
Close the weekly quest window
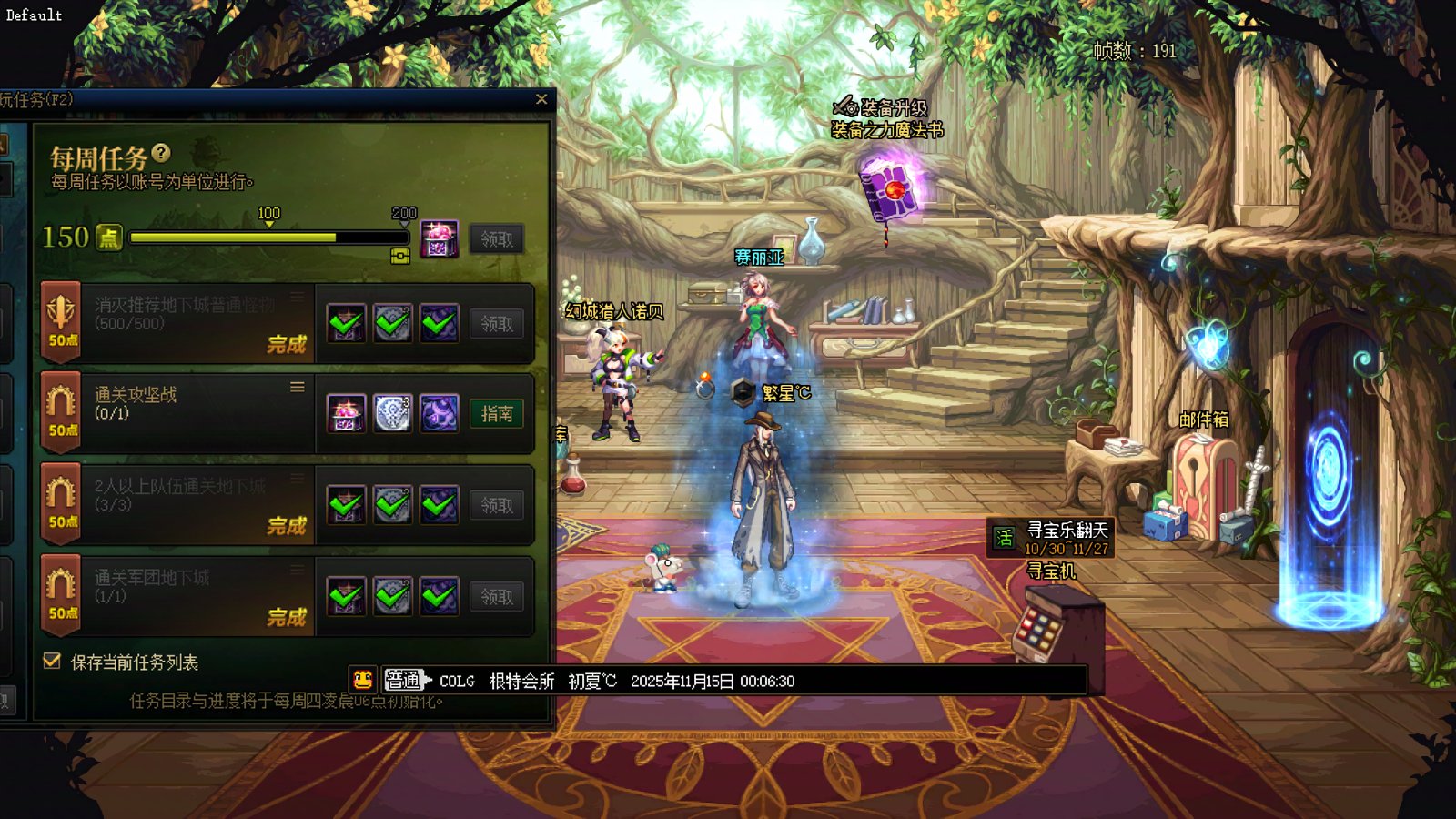point(541,99)
